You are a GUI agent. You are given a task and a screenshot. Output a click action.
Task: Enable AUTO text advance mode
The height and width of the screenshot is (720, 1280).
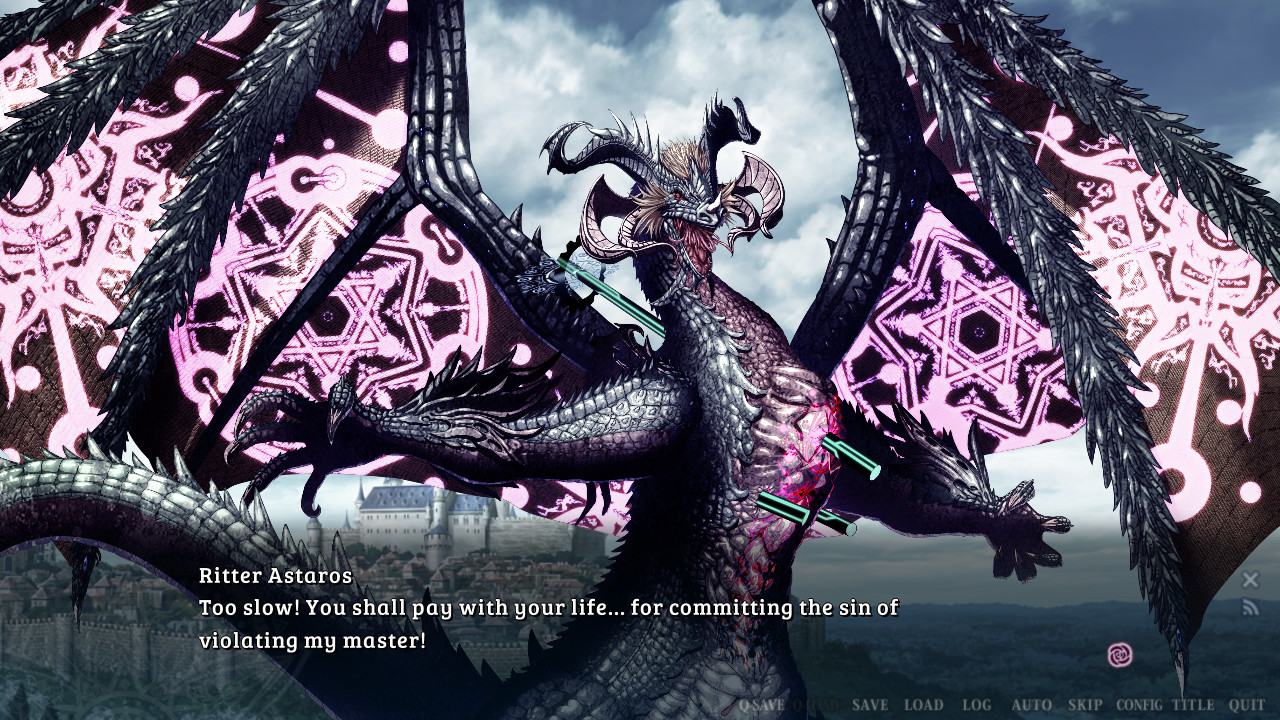pos(1030,706)
